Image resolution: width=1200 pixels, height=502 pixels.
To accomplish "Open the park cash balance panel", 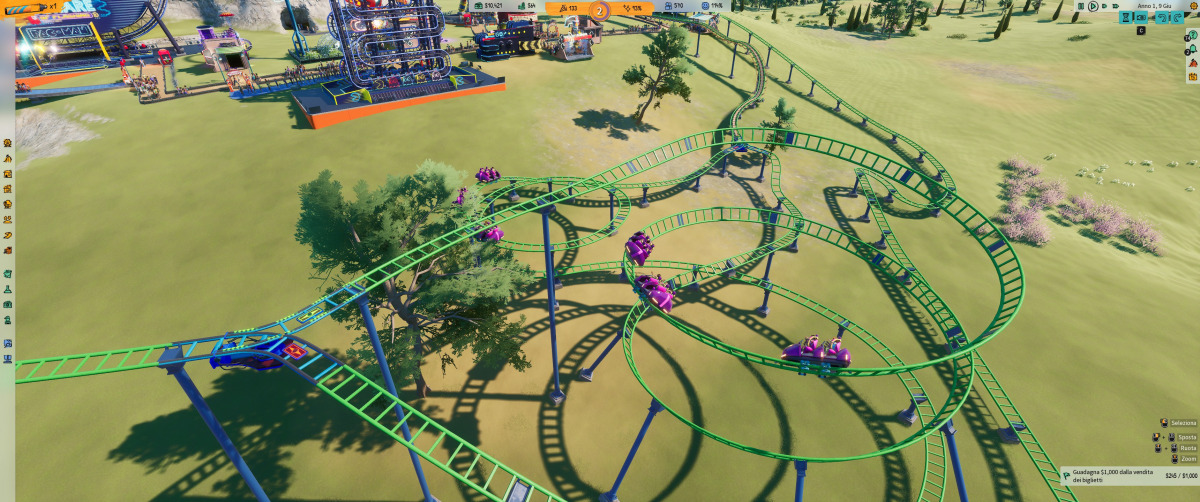I will point(489,6).
